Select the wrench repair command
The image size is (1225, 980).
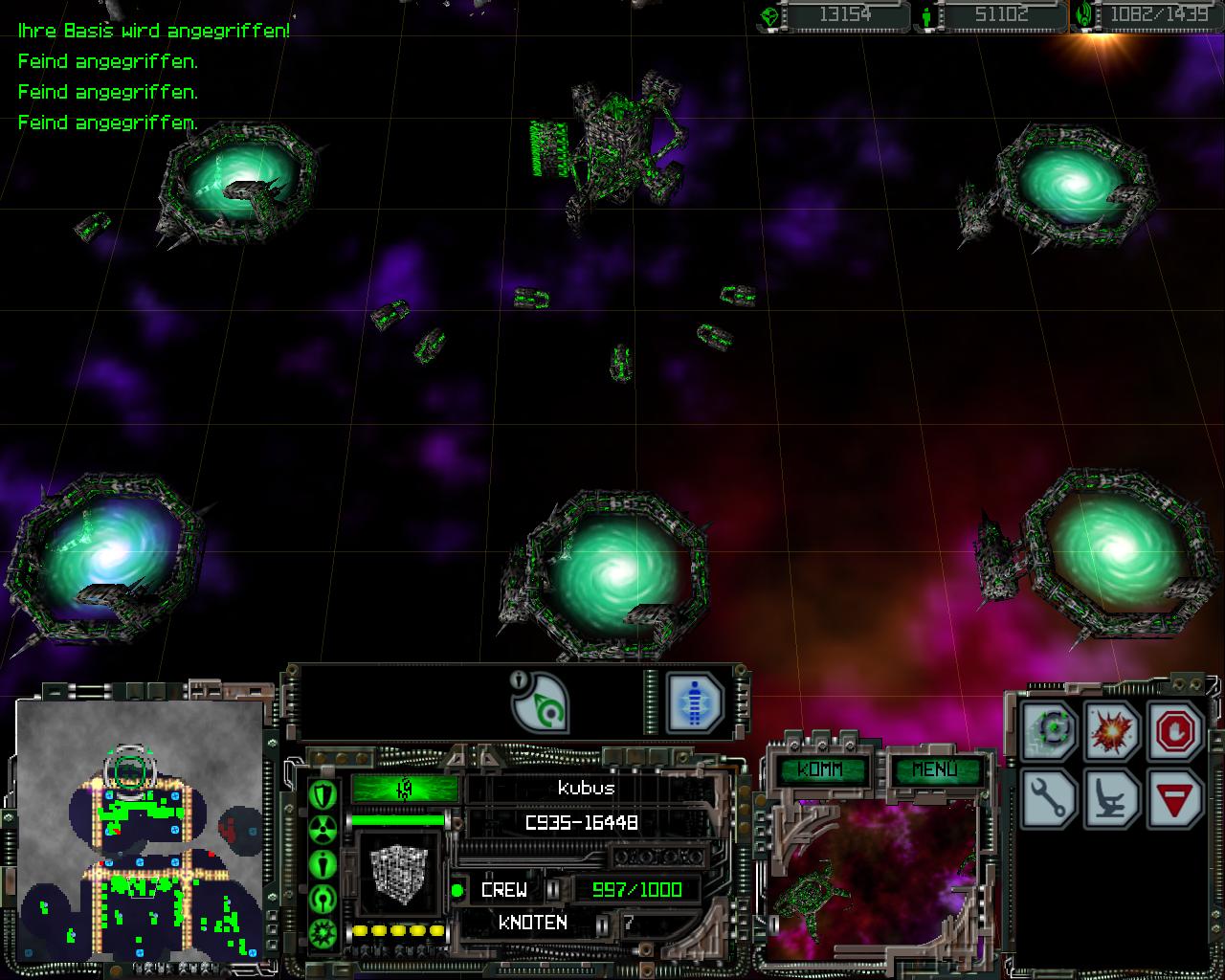[1051, 798]
